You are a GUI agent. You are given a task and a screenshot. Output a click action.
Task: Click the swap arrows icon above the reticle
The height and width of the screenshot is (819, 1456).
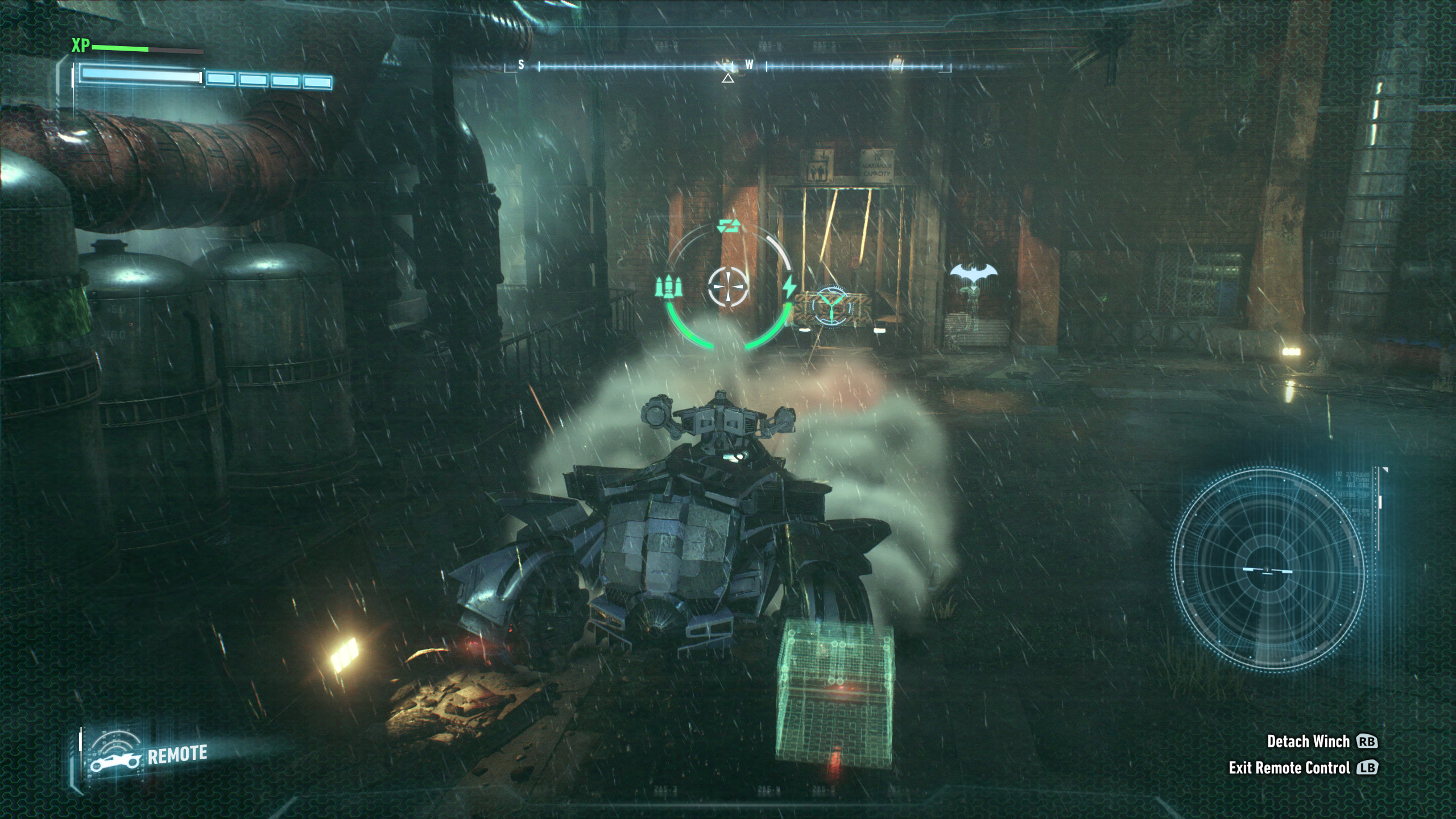[729, 226]
